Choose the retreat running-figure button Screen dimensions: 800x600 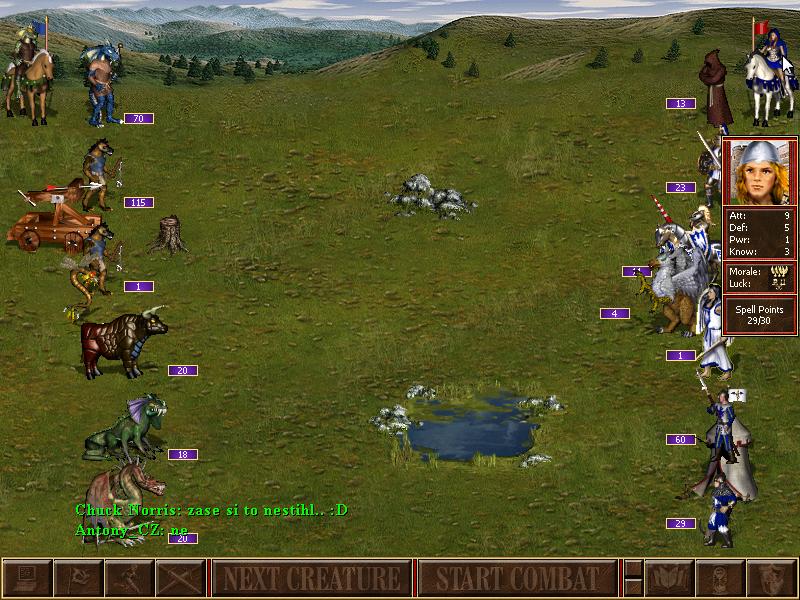pyautogui.click(x=129, y=579)
